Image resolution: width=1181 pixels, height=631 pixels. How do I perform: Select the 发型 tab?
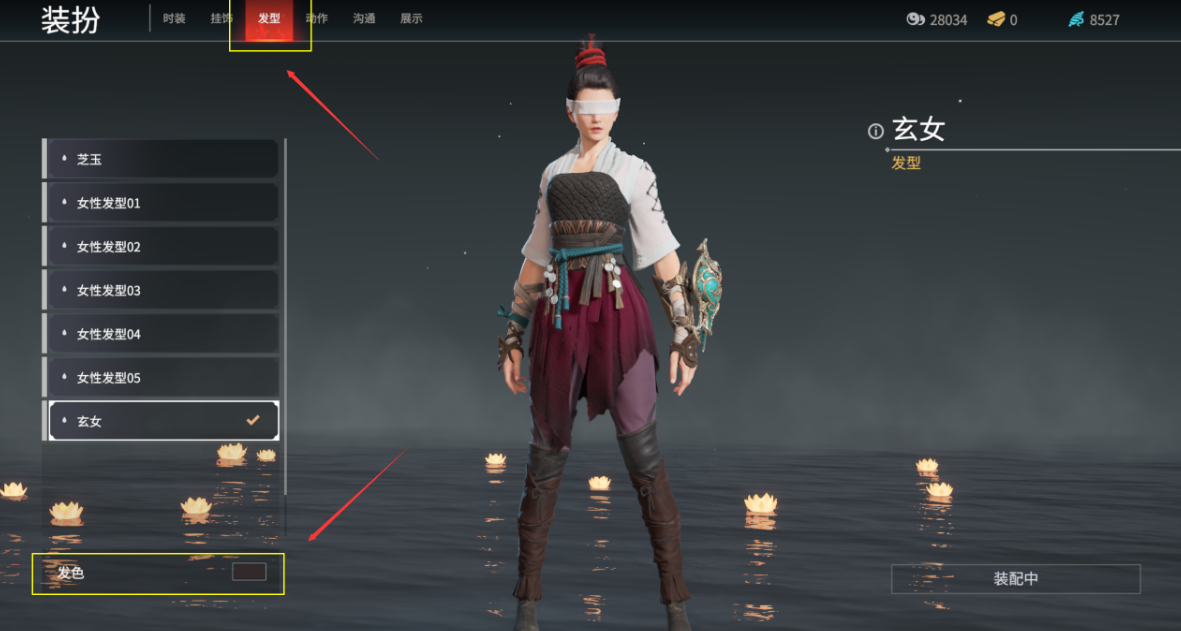click(x=269, y=19)
